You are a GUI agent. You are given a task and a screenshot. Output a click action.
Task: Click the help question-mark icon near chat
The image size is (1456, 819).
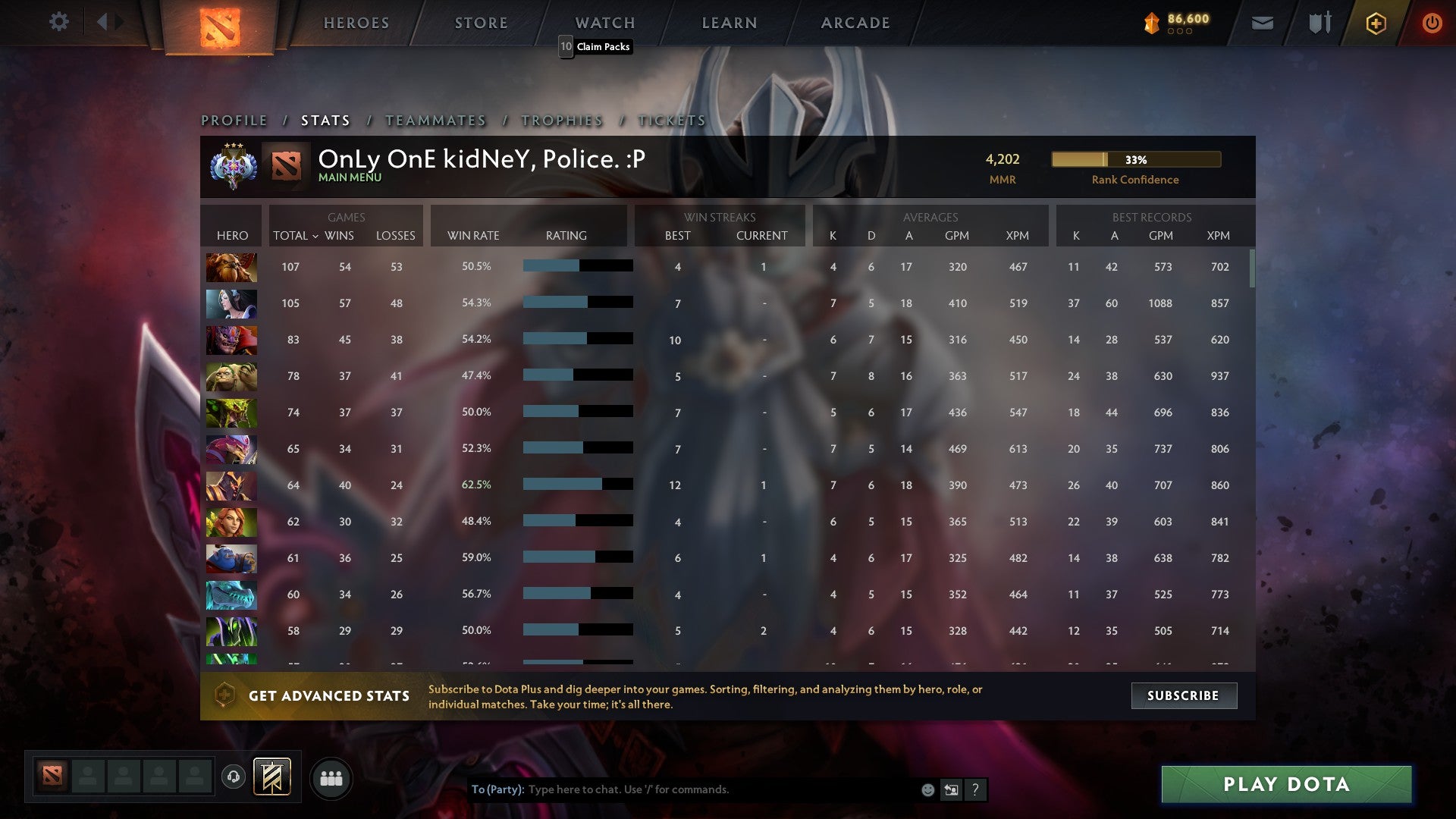pyautogui.click(x=976, y=789)
